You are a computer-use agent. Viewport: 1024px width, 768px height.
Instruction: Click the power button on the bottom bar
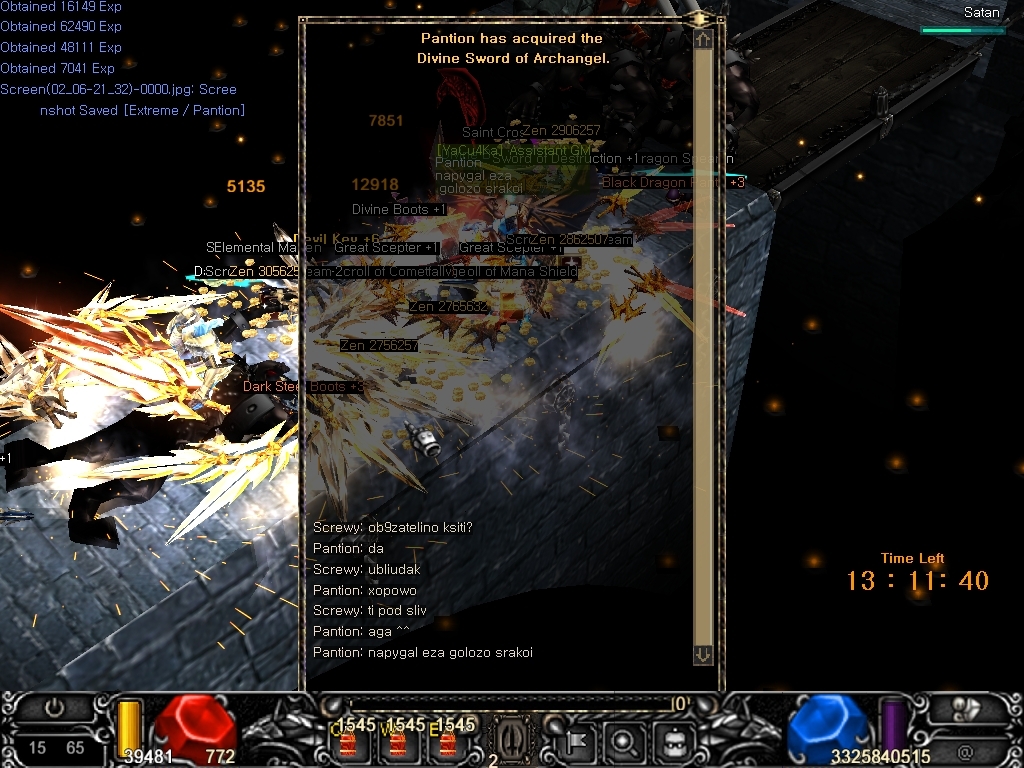tap(54, 708)
